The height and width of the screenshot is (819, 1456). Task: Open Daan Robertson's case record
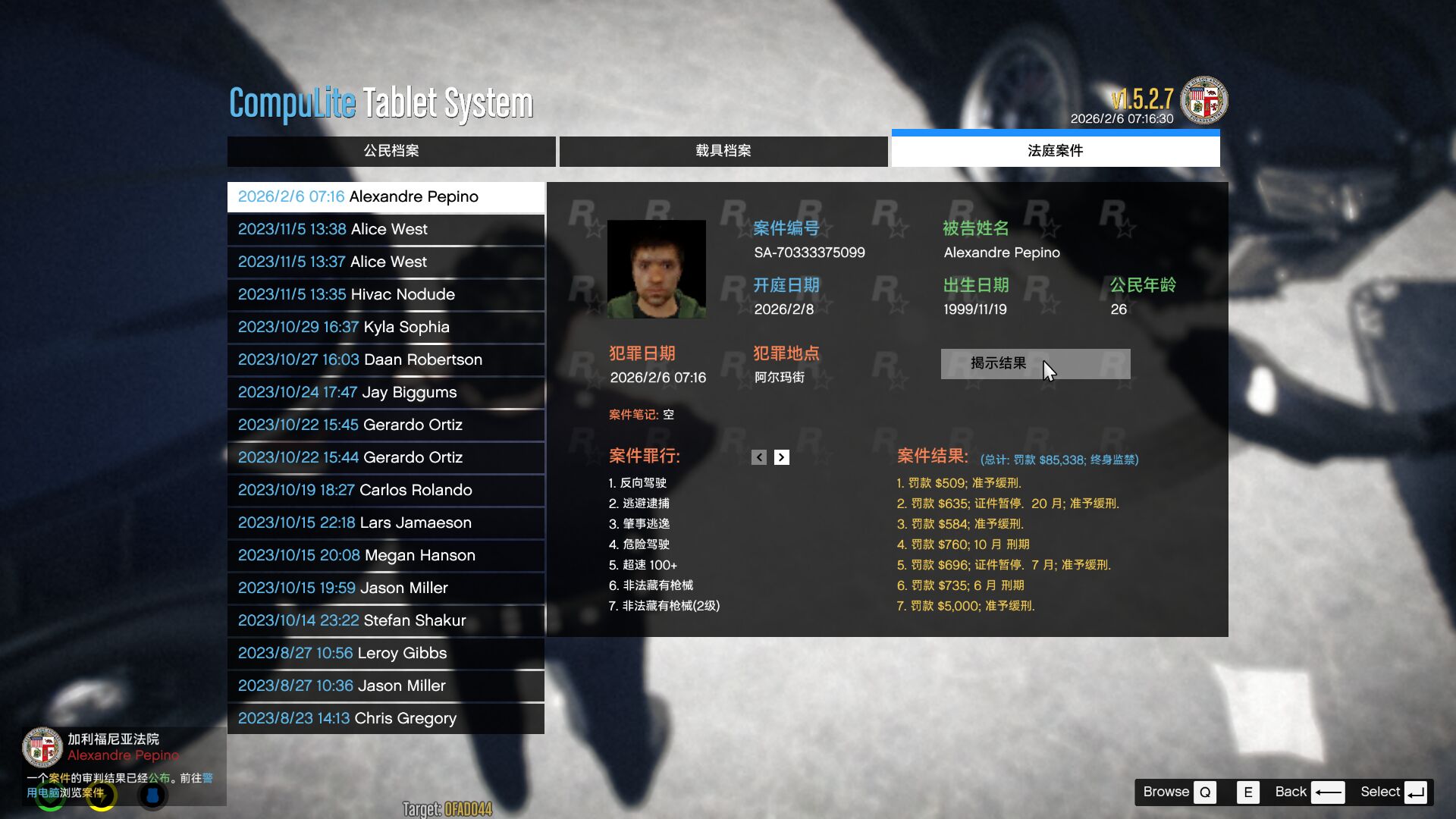(385, 359)
